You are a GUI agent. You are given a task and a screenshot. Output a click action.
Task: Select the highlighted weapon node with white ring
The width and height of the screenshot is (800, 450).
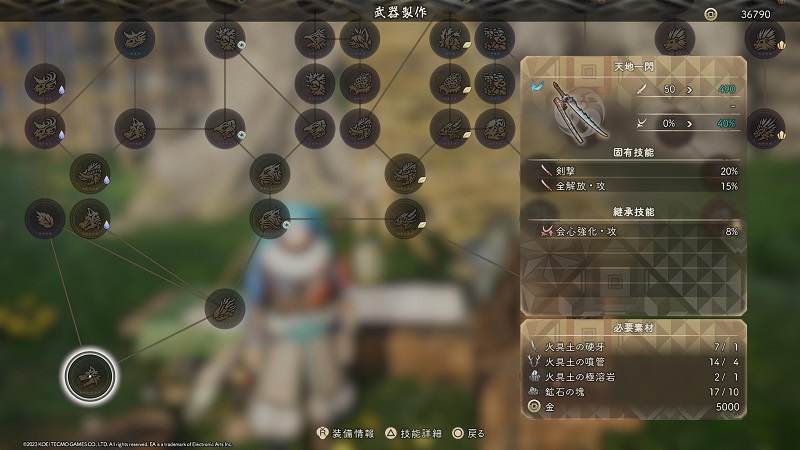90,376
